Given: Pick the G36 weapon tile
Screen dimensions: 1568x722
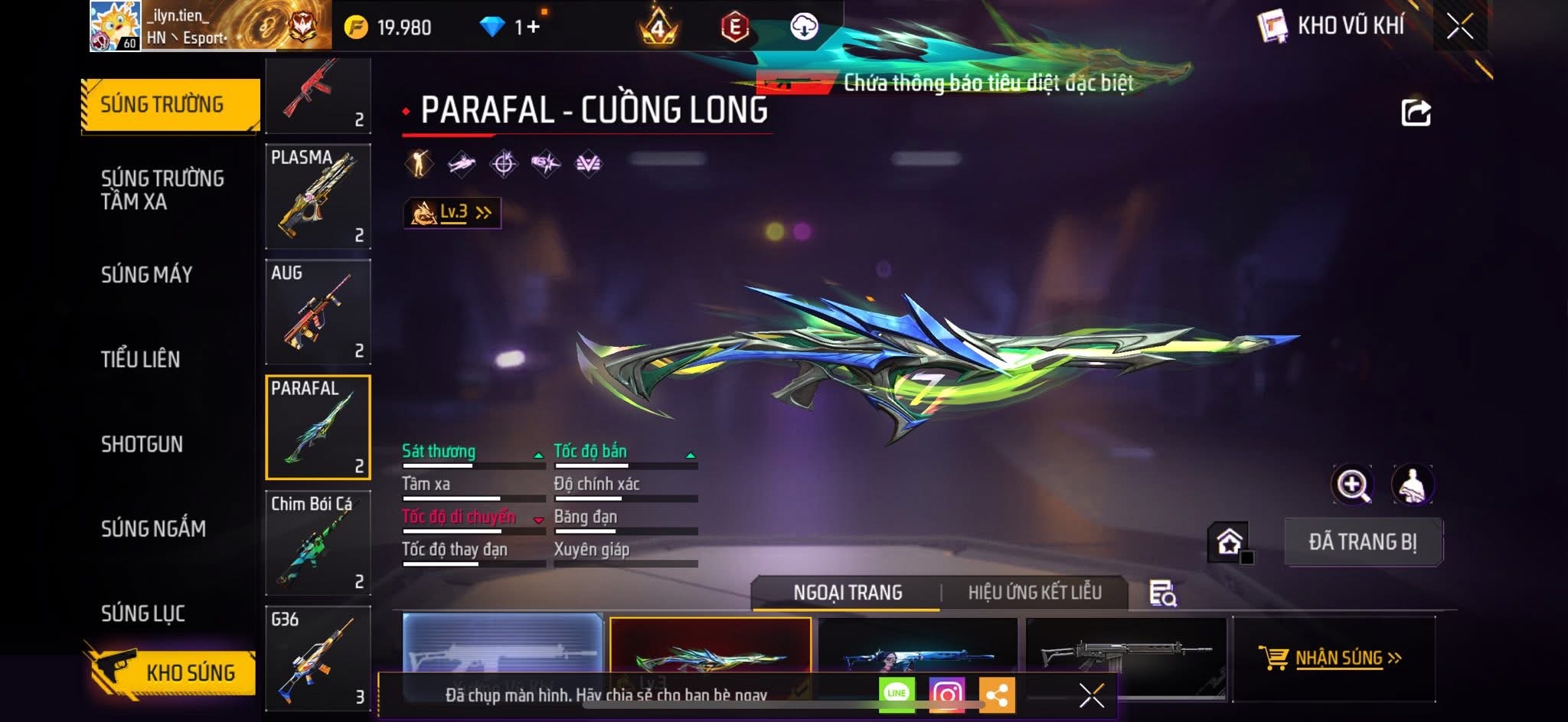Looking at the screenshot, I should point(318,658).
